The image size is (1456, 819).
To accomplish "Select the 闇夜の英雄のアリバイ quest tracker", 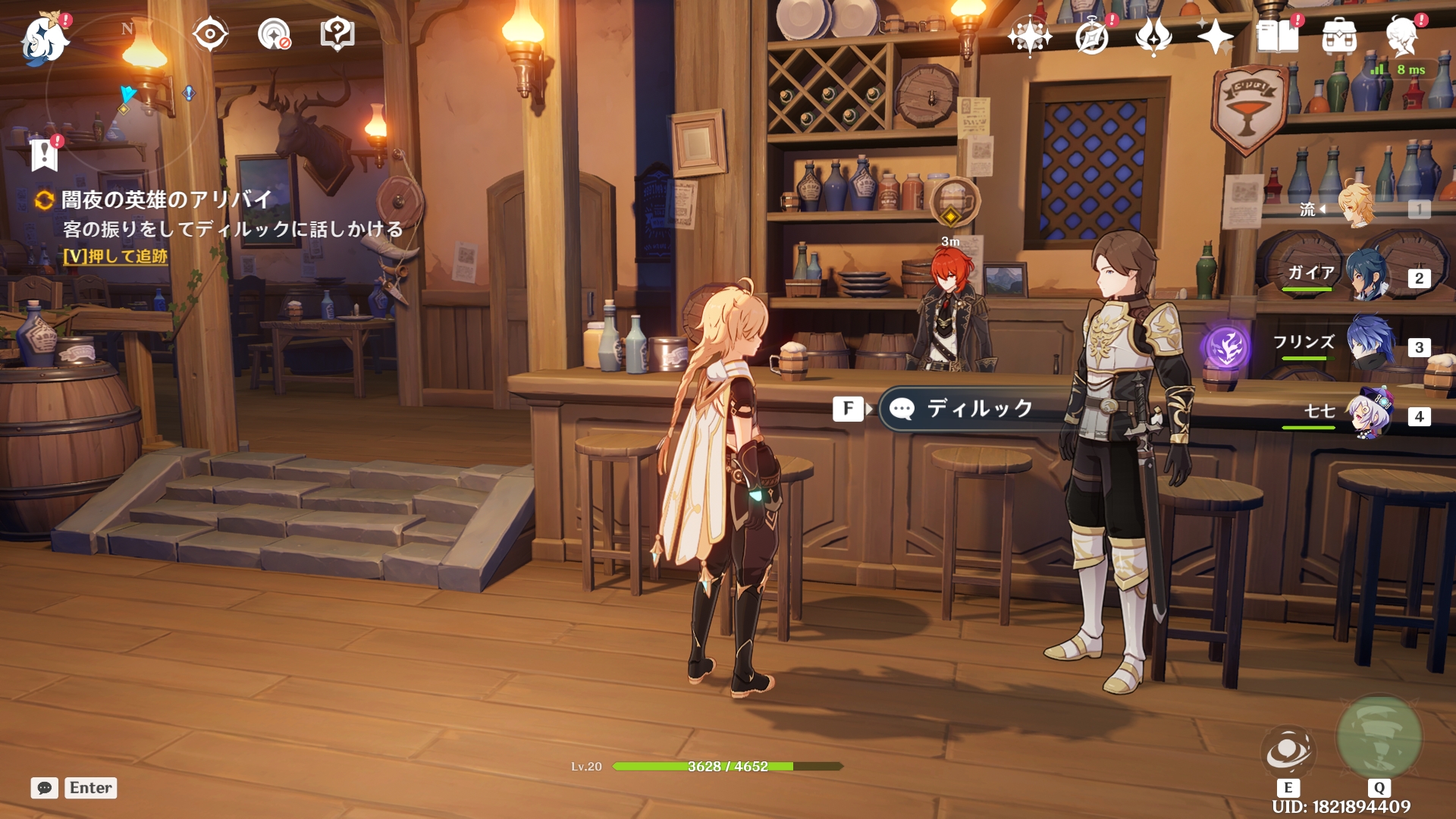I will tap(166, 199).
